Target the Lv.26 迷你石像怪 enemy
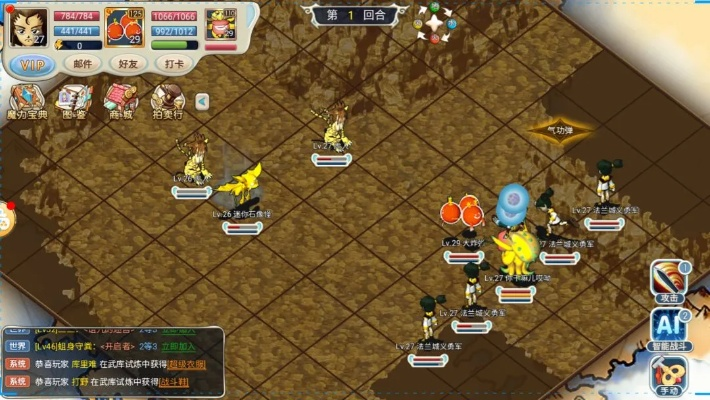Screen dimensions: 710x400 (x=240, y=186)
